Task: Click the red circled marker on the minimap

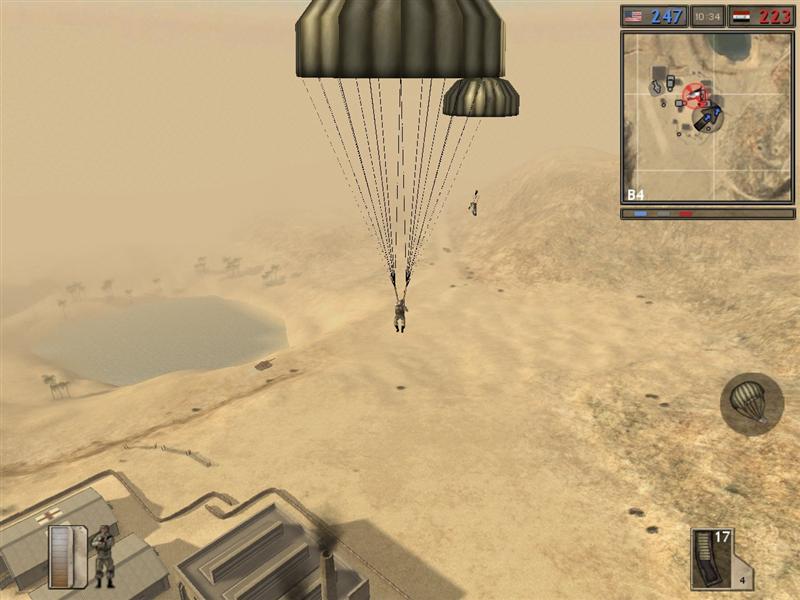Action: pos(693,96)
